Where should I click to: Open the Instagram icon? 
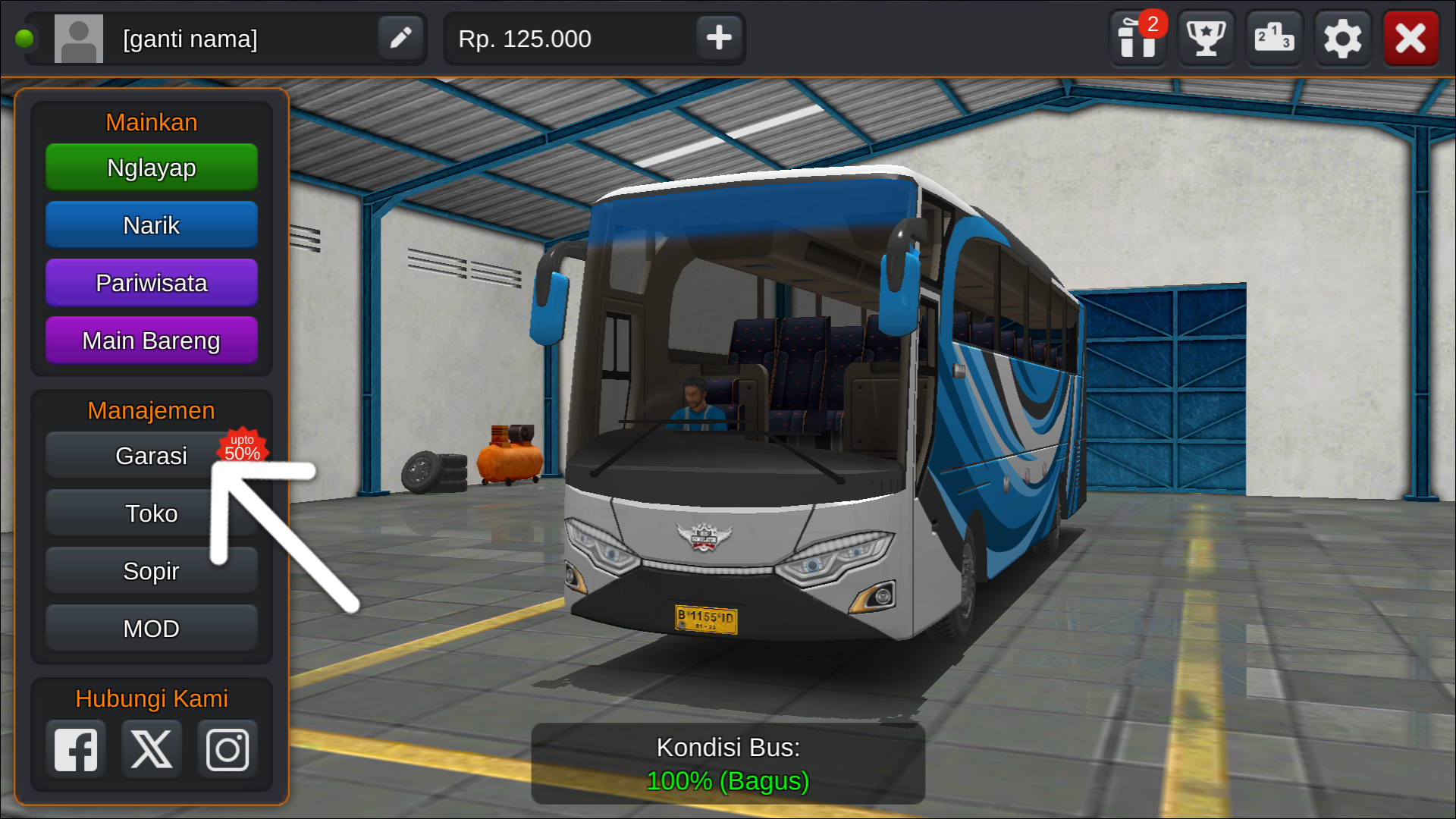227,749
